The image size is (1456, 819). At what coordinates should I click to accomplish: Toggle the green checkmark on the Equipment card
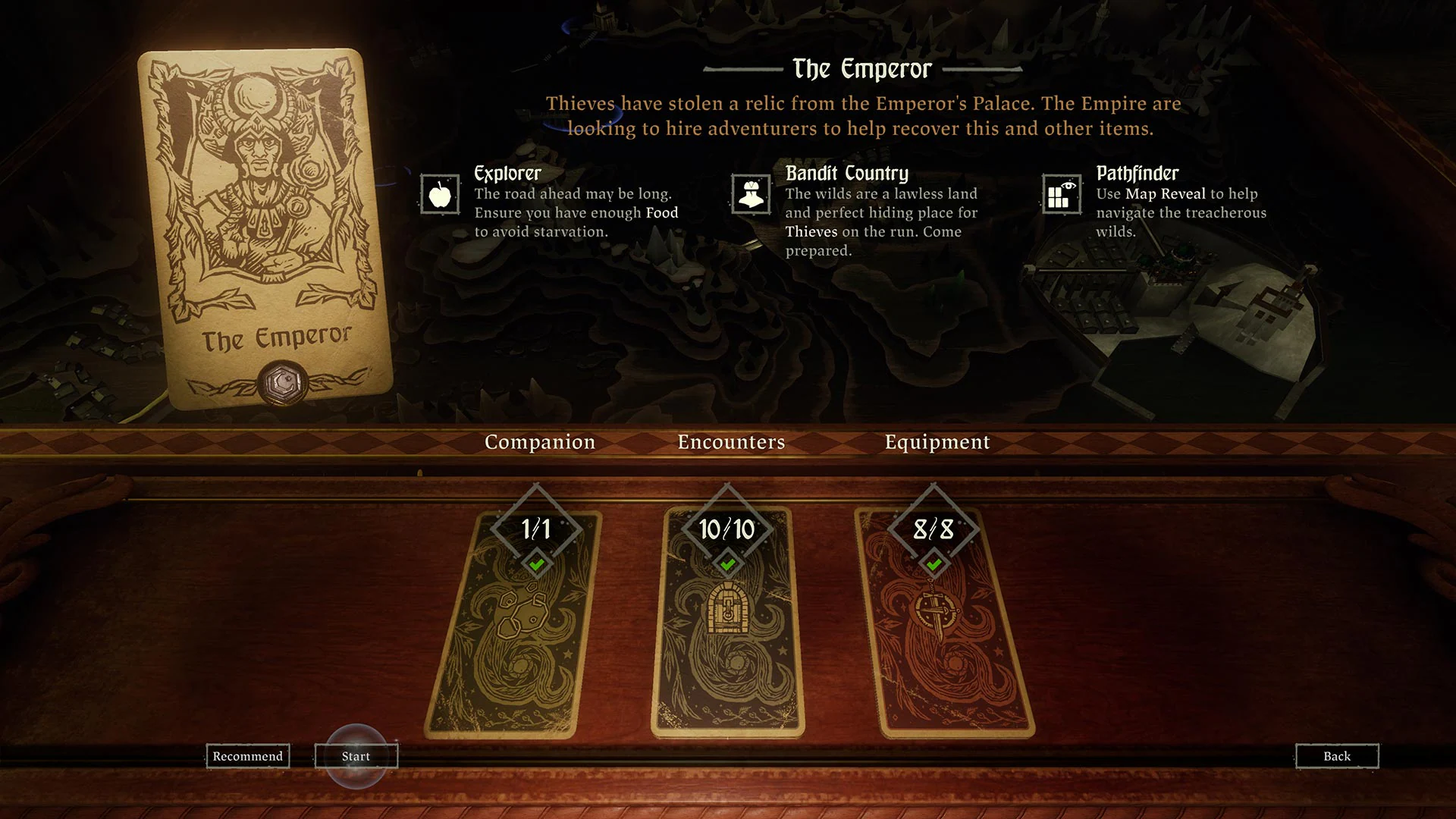click(x=934, y=564)
